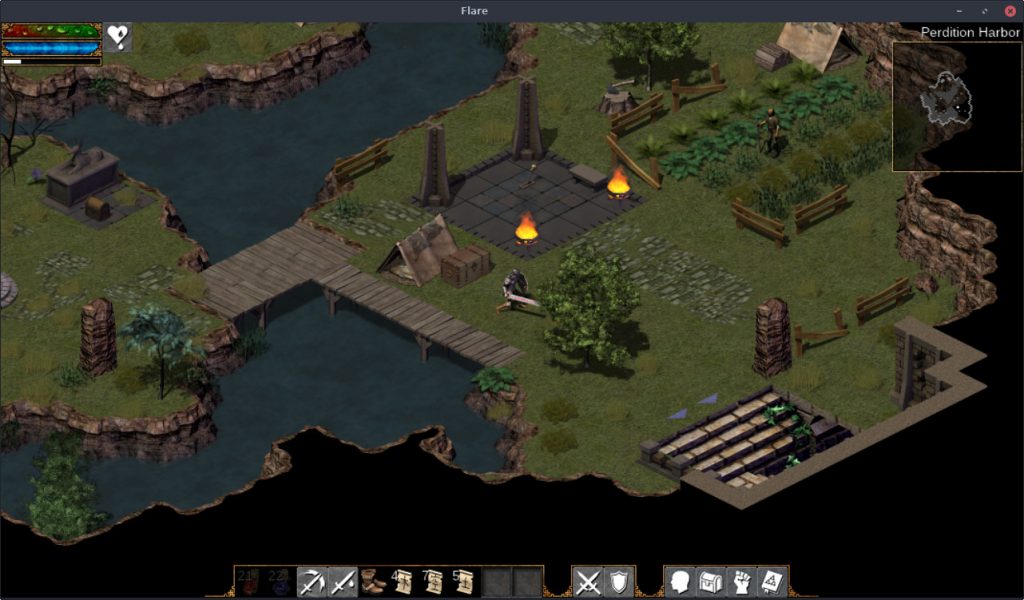Screen dimensions: 1024x600
Task: Activate the sword and pickaxe power
Action: click(312, 581)
